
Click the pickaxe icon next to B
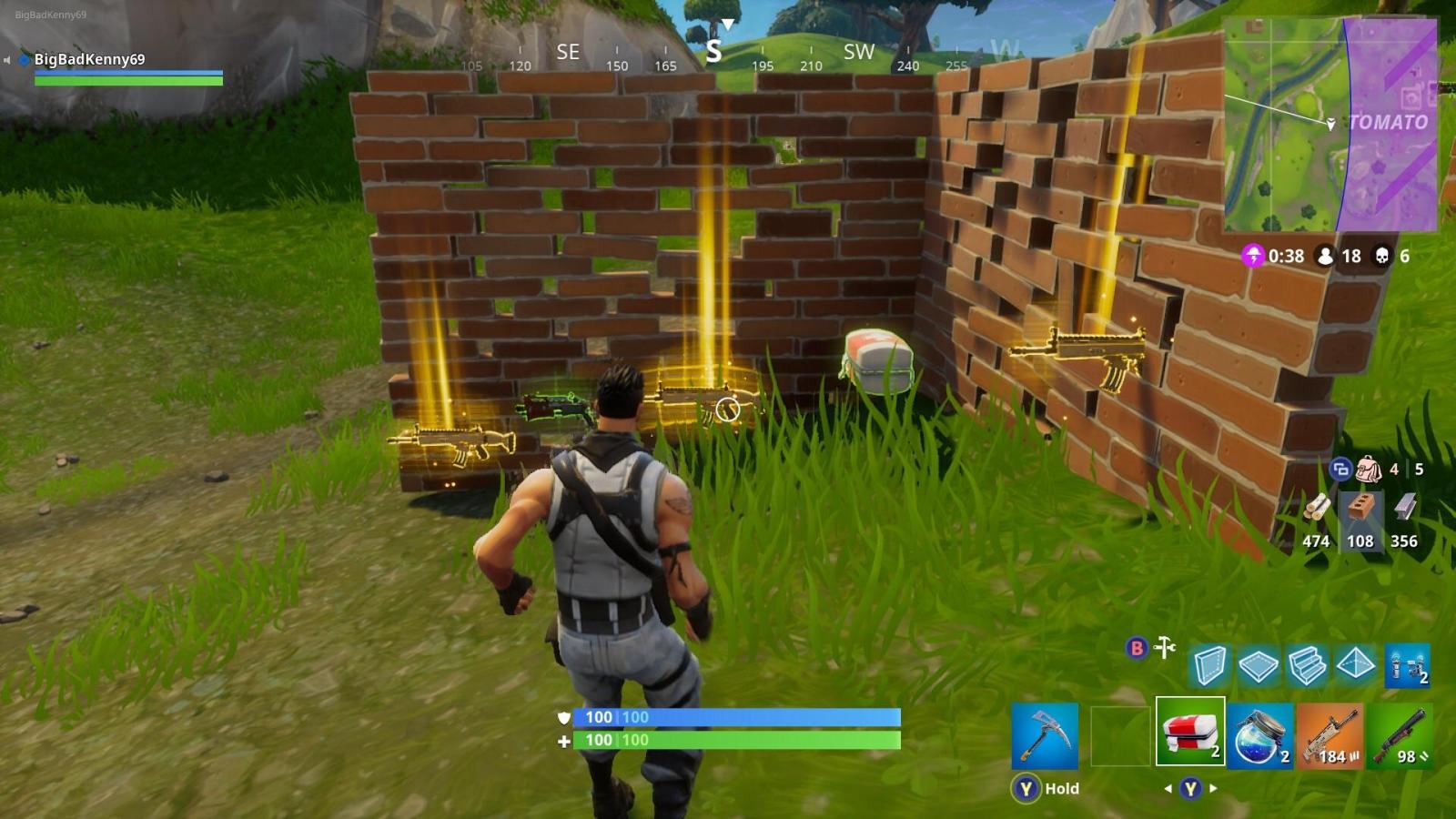pyautogui.click(x=1166, y=649)
